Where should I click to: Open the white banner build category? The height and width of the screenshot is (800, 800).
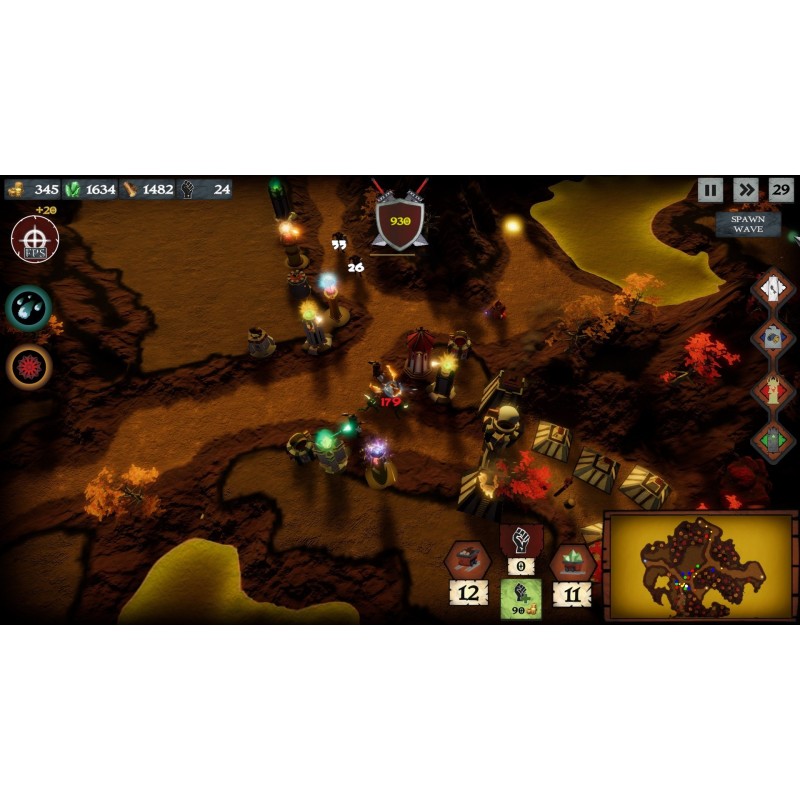pyautogui.click(x=773, y=289)
